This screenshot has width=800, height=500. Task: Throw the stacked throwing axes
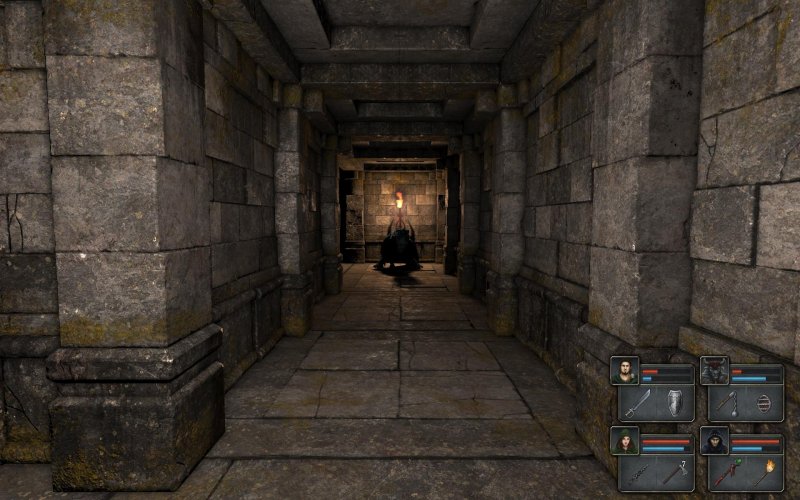click(675, 472)
